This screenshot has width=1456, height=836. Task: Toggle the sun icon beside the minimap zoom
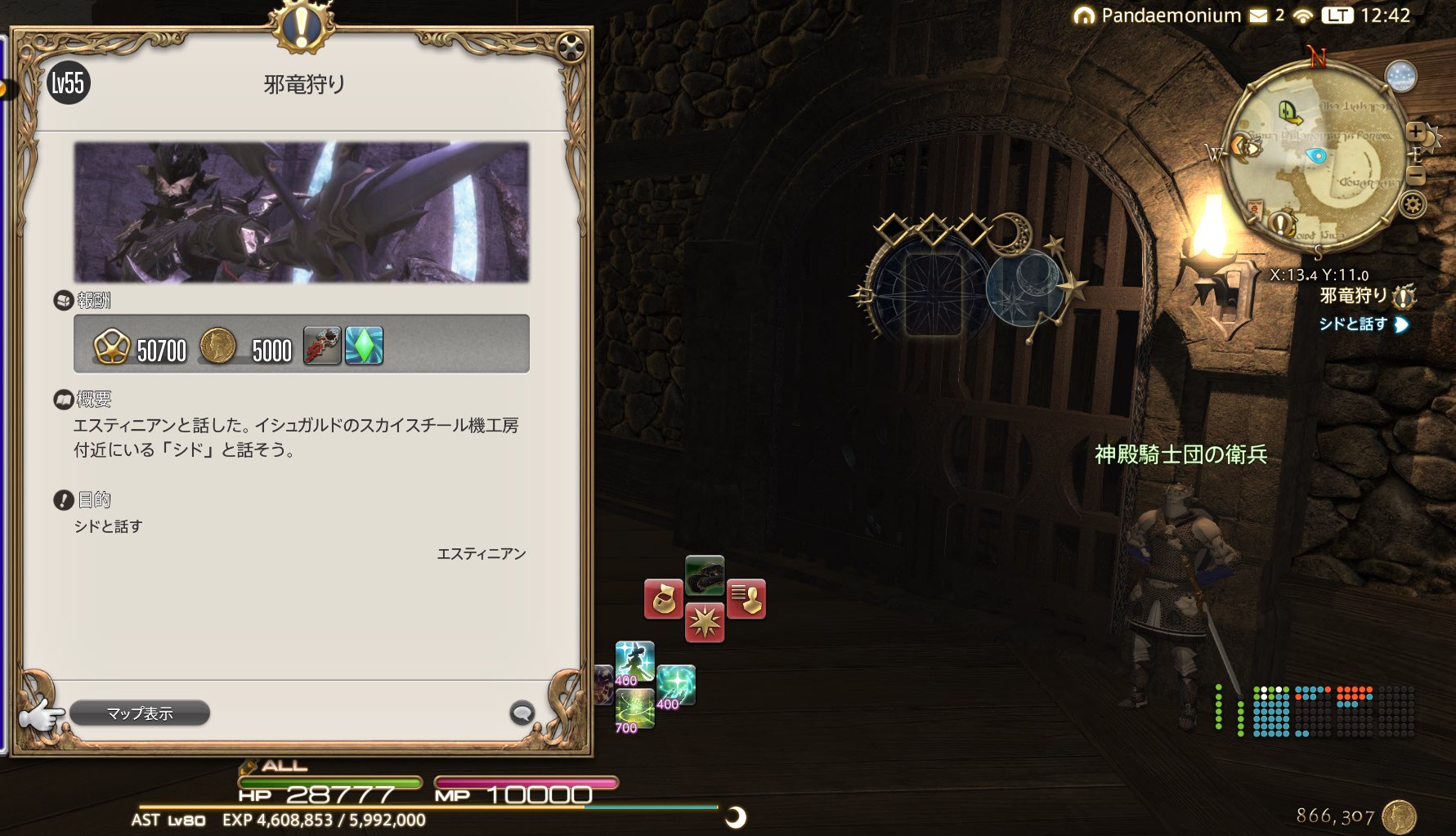click(x=1431, y=136)
